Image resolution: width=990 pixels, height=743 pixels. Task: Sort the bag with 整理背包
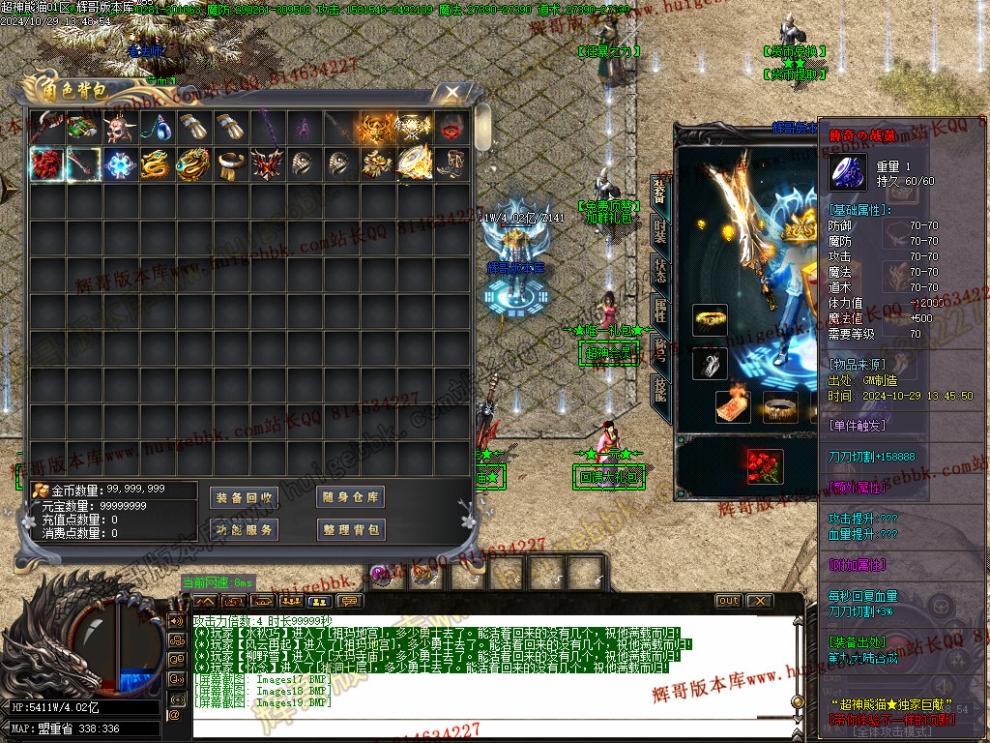351,529
